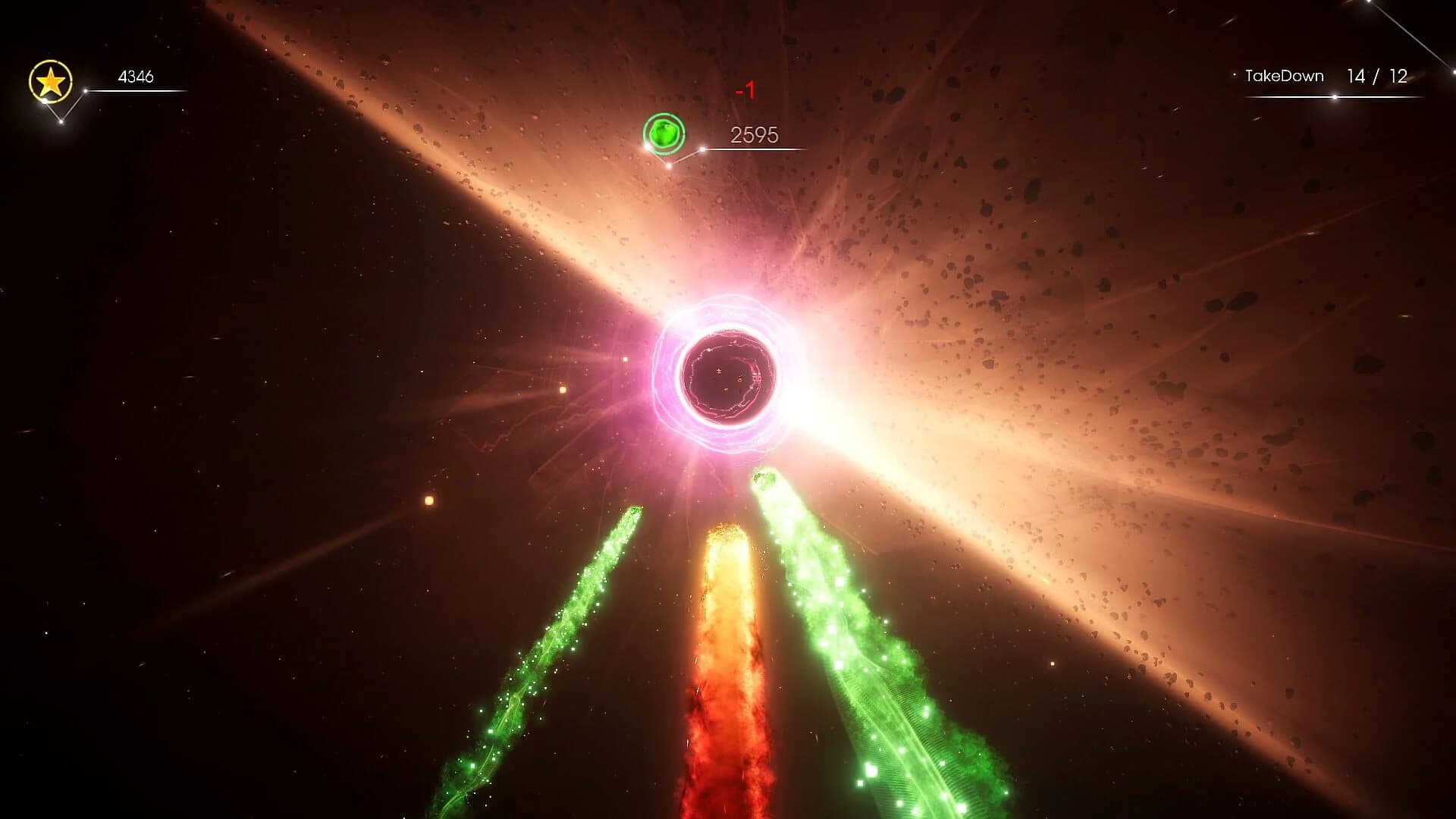Click the score value 4346

[135, 76]
